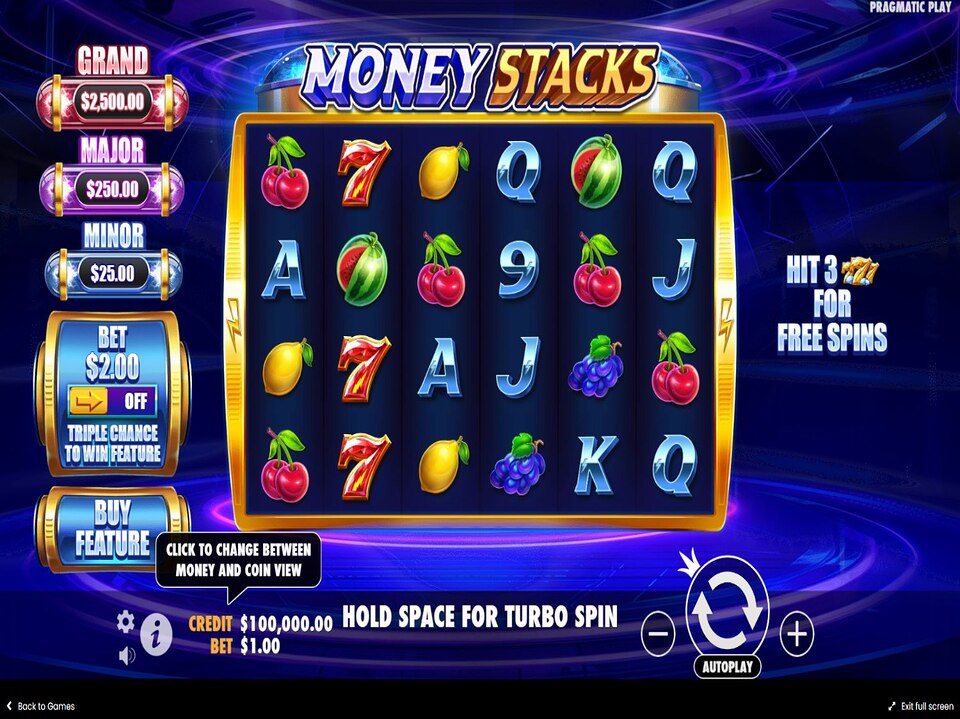Image resolution: width=960 pixels, height=719 pixels.
Task: Mute the sound with the speaker icon
Action: click(x=127, y=656)
